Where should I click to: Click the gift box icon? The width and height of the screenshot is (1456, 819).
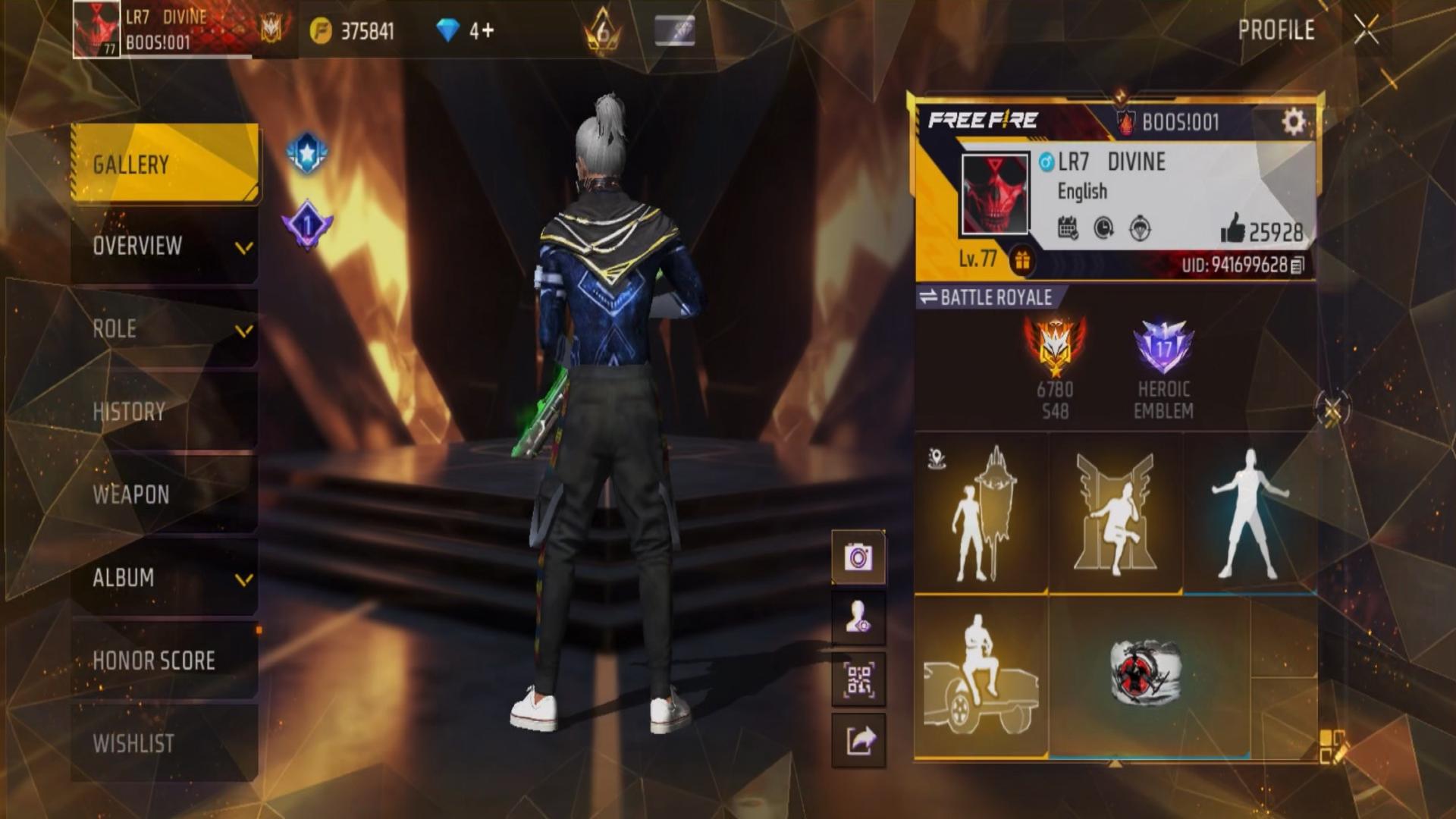(x=1022, y=262)
